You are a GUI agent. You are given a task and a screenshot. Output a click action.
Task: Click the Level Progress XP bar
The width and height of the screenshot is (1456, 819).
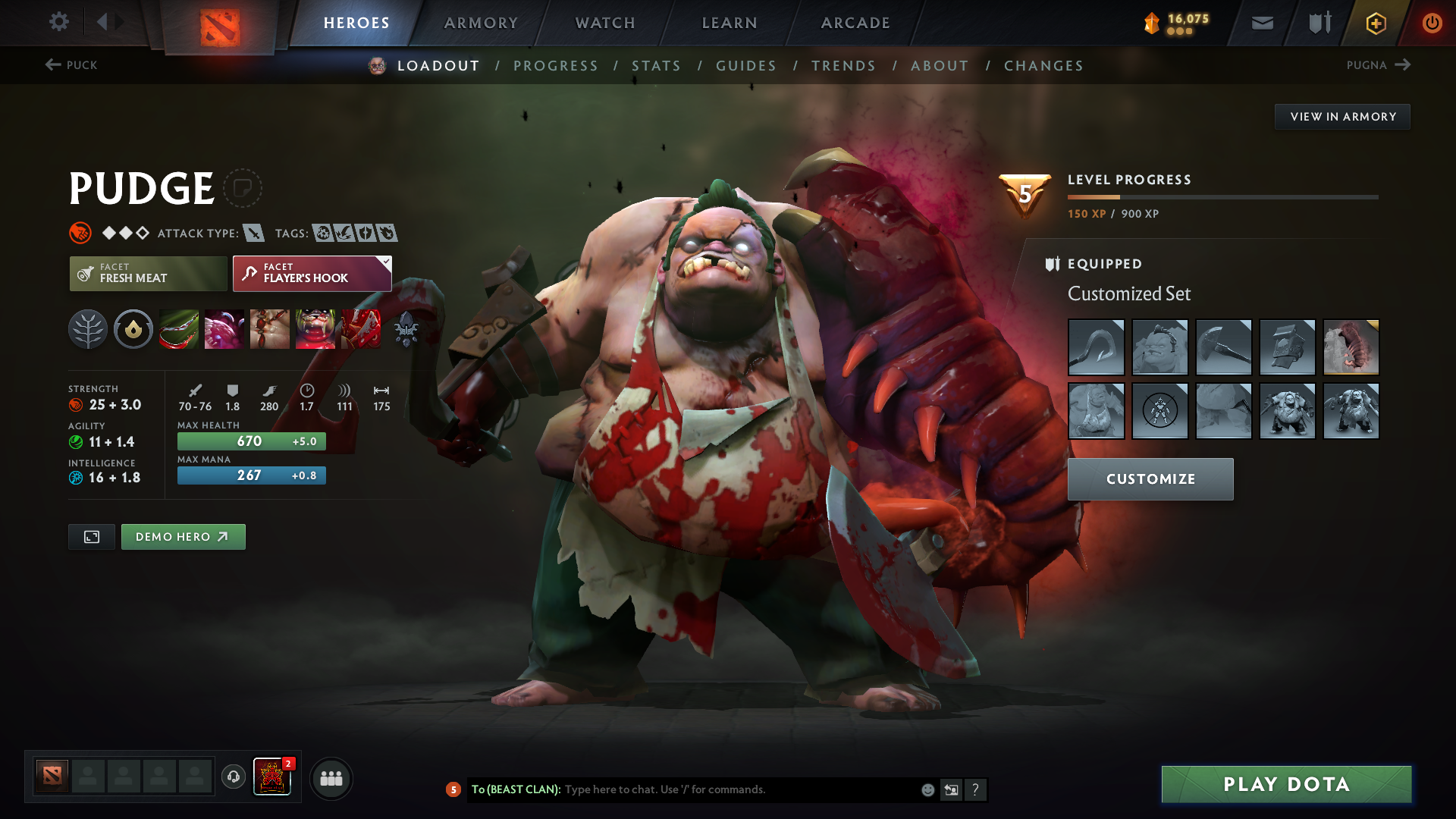pos(1223,197)
